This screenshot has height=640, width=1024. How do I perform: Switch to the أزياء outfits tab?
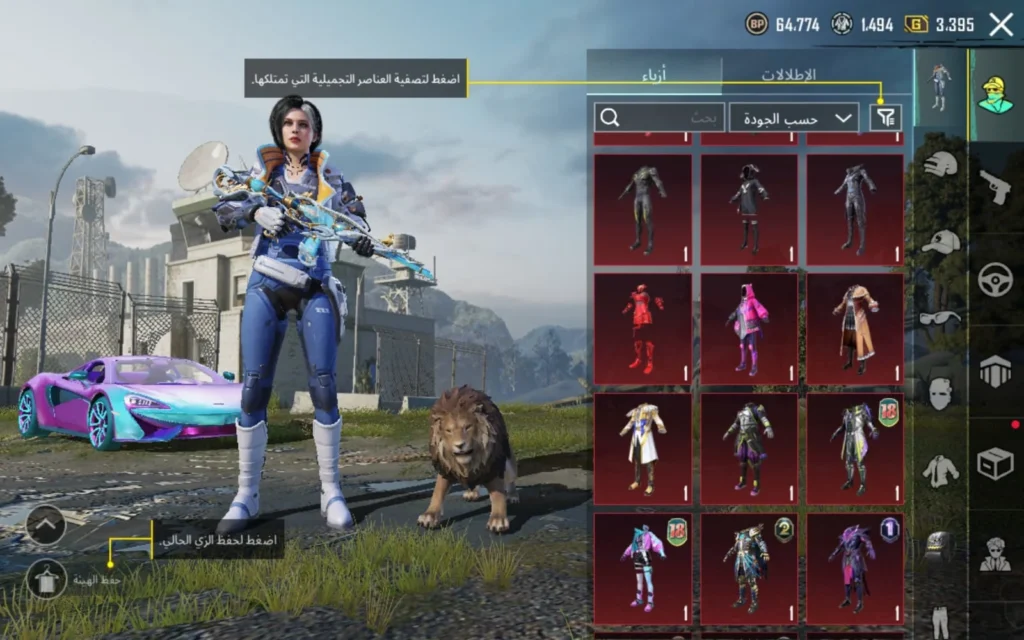tap(655, 75)
